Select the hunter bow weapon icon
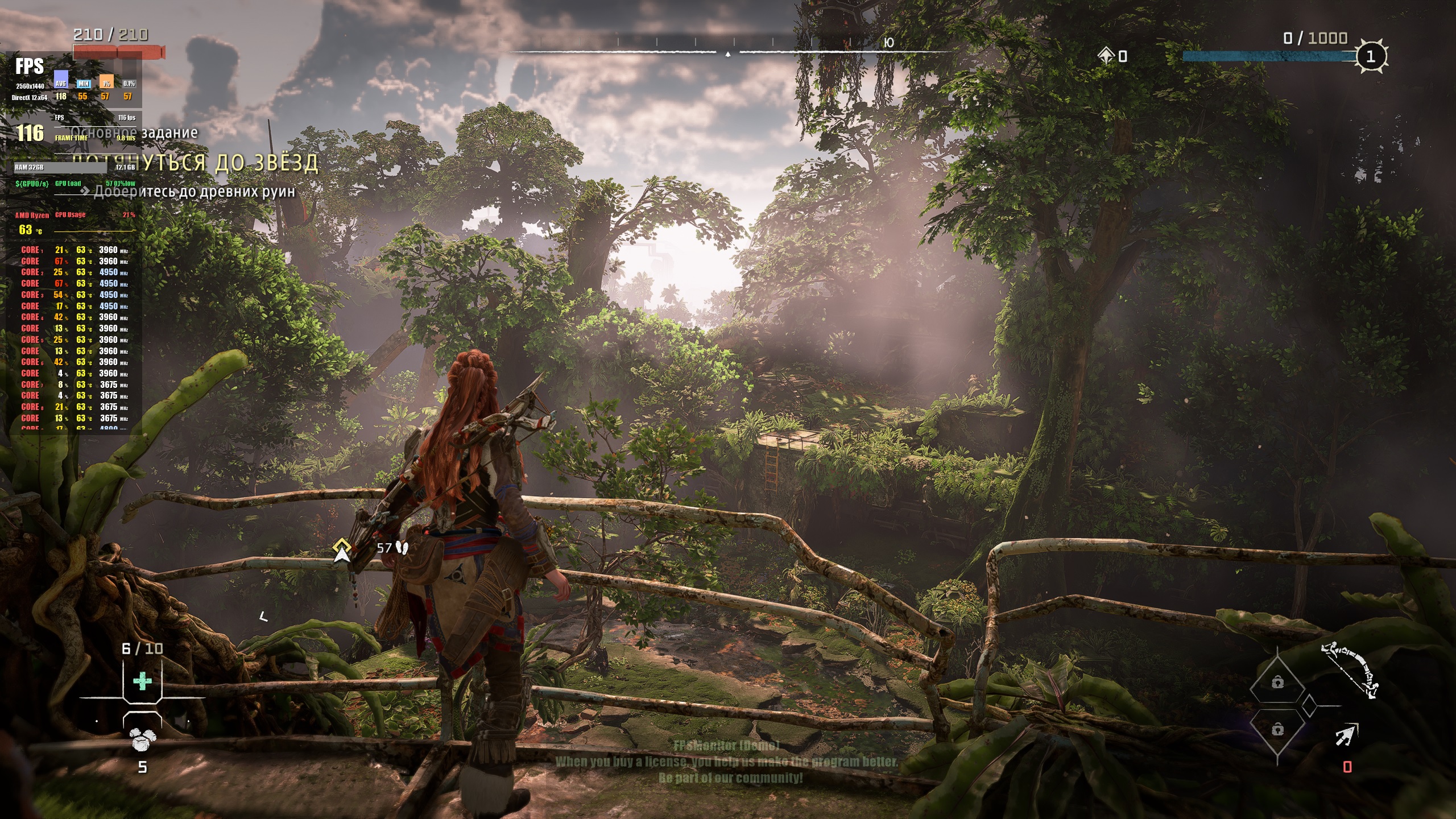Screen dimensions: 1456x819 [1351, 670]
